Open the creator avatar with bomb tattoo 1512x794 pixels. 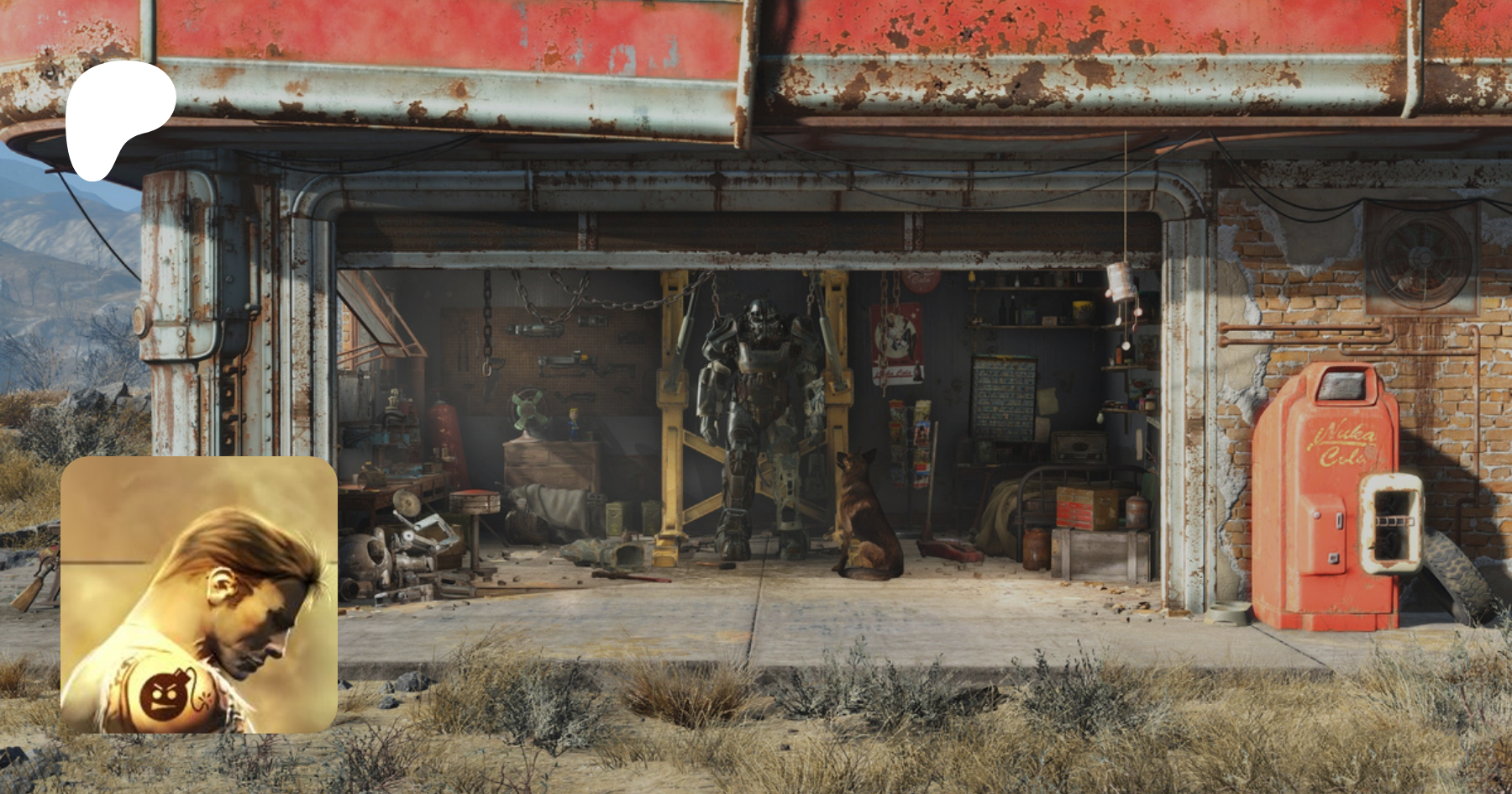(x=199, y=595)
